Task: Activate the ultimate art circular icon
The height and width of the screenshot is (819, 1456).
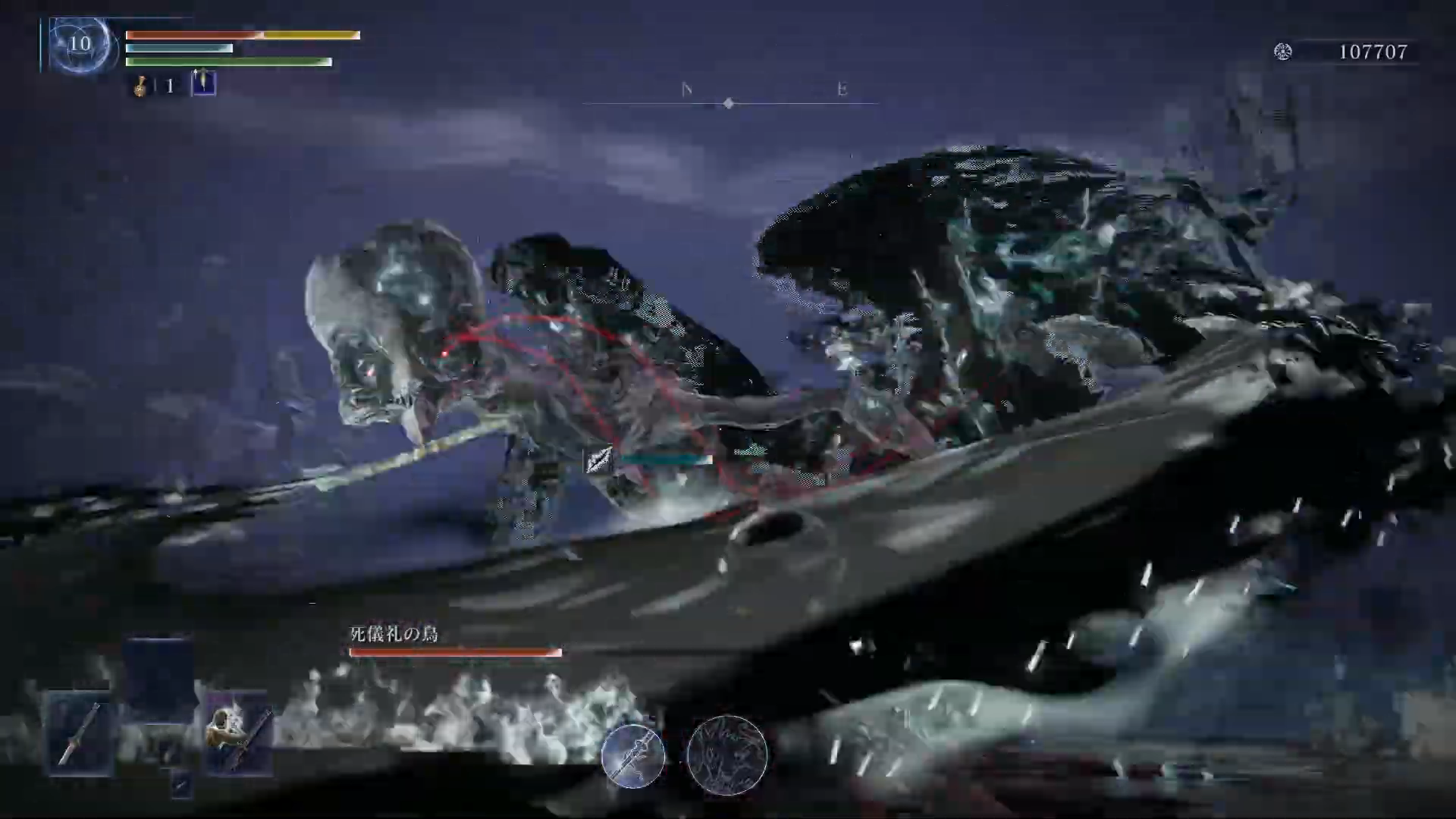Action: coord(726,755)
